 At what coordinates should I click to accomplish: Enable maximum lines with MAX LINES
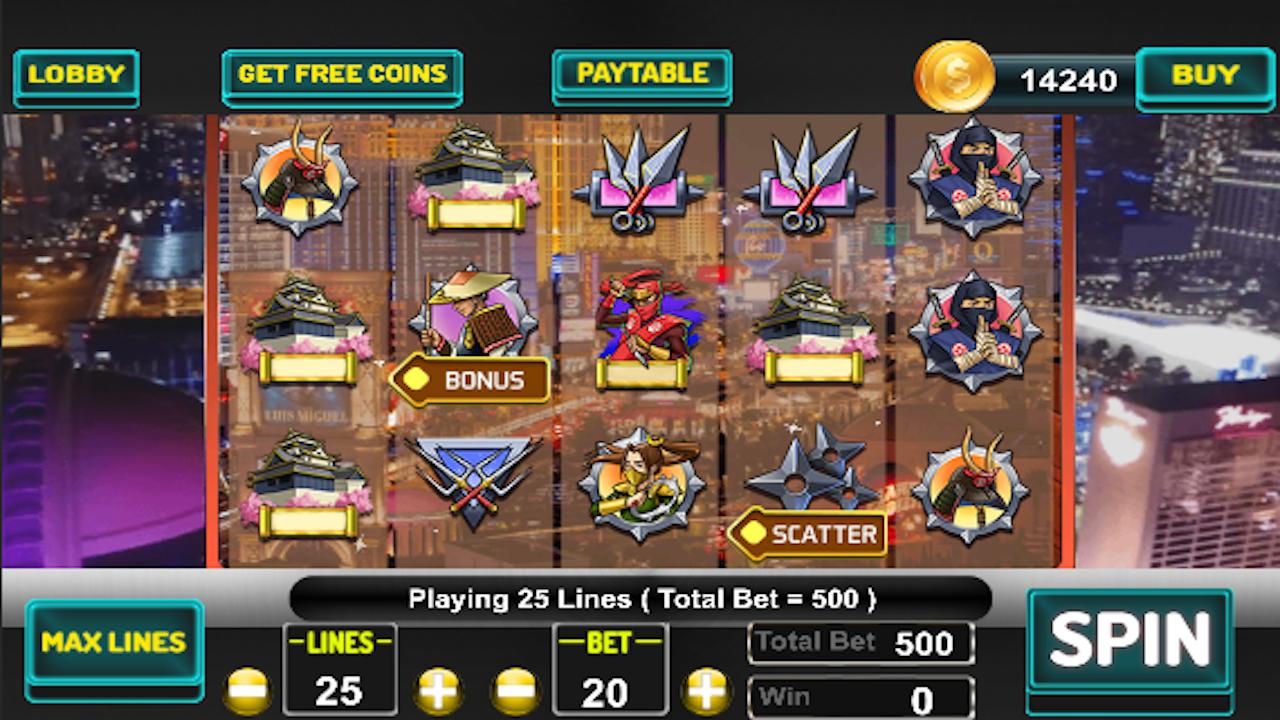pyautogui.click(x=113, y=643)
